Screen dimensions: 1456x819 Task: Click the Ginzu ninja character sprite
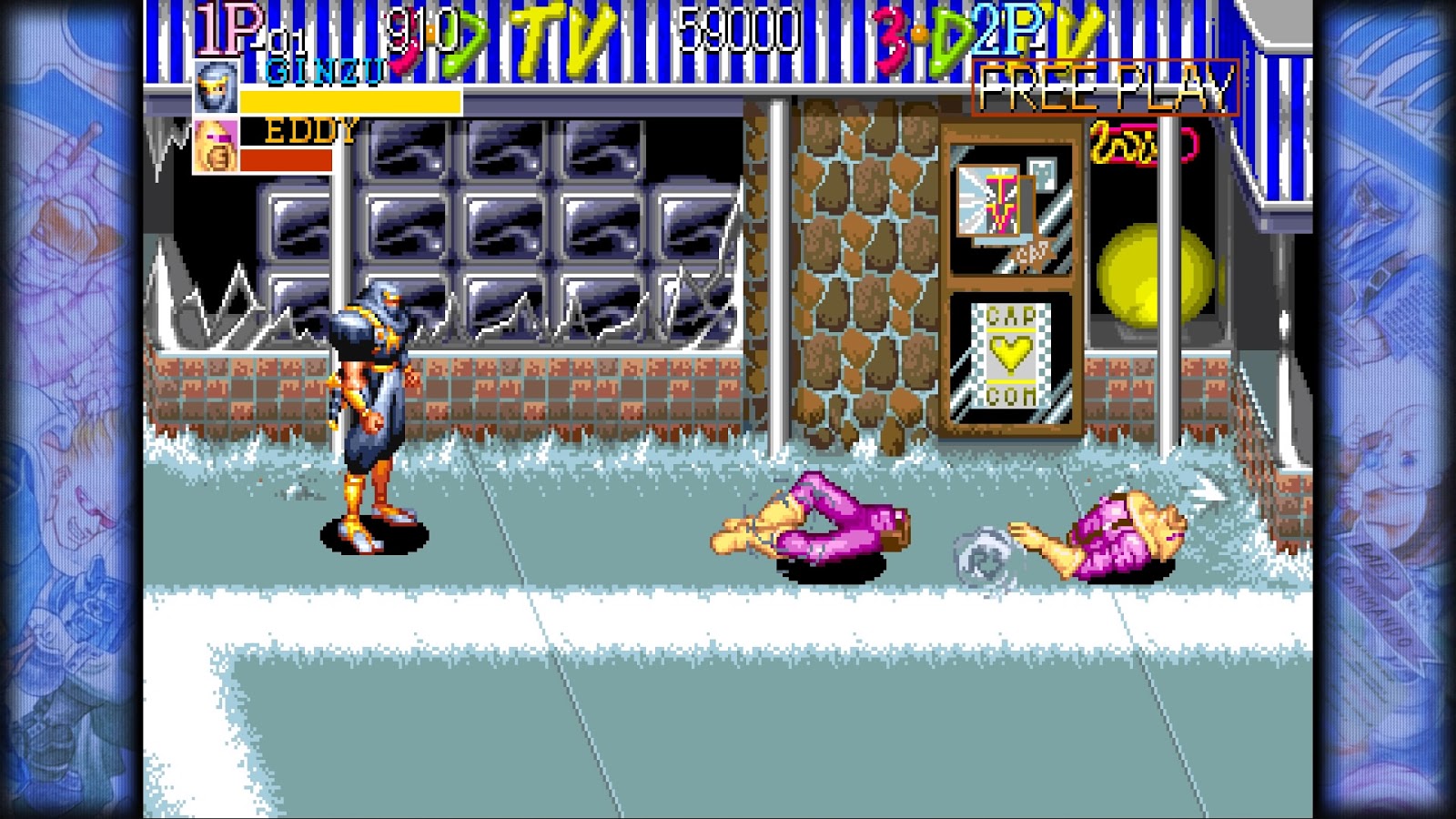373,400
